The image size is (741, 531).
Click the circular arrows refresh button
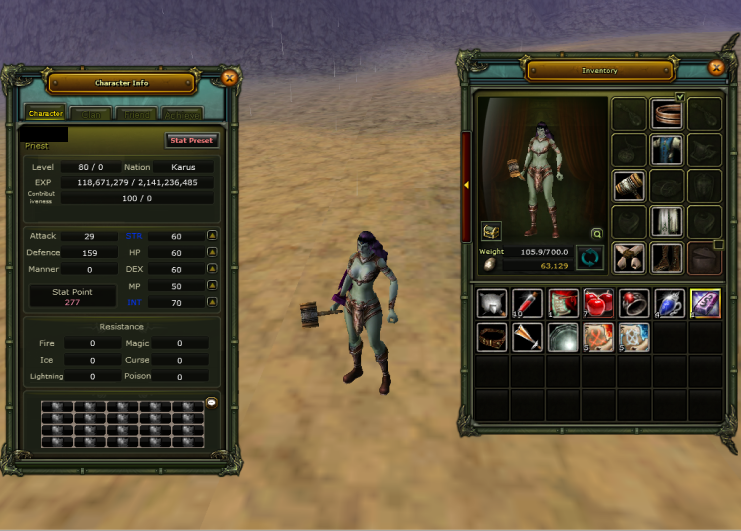[x=590, y=258]
